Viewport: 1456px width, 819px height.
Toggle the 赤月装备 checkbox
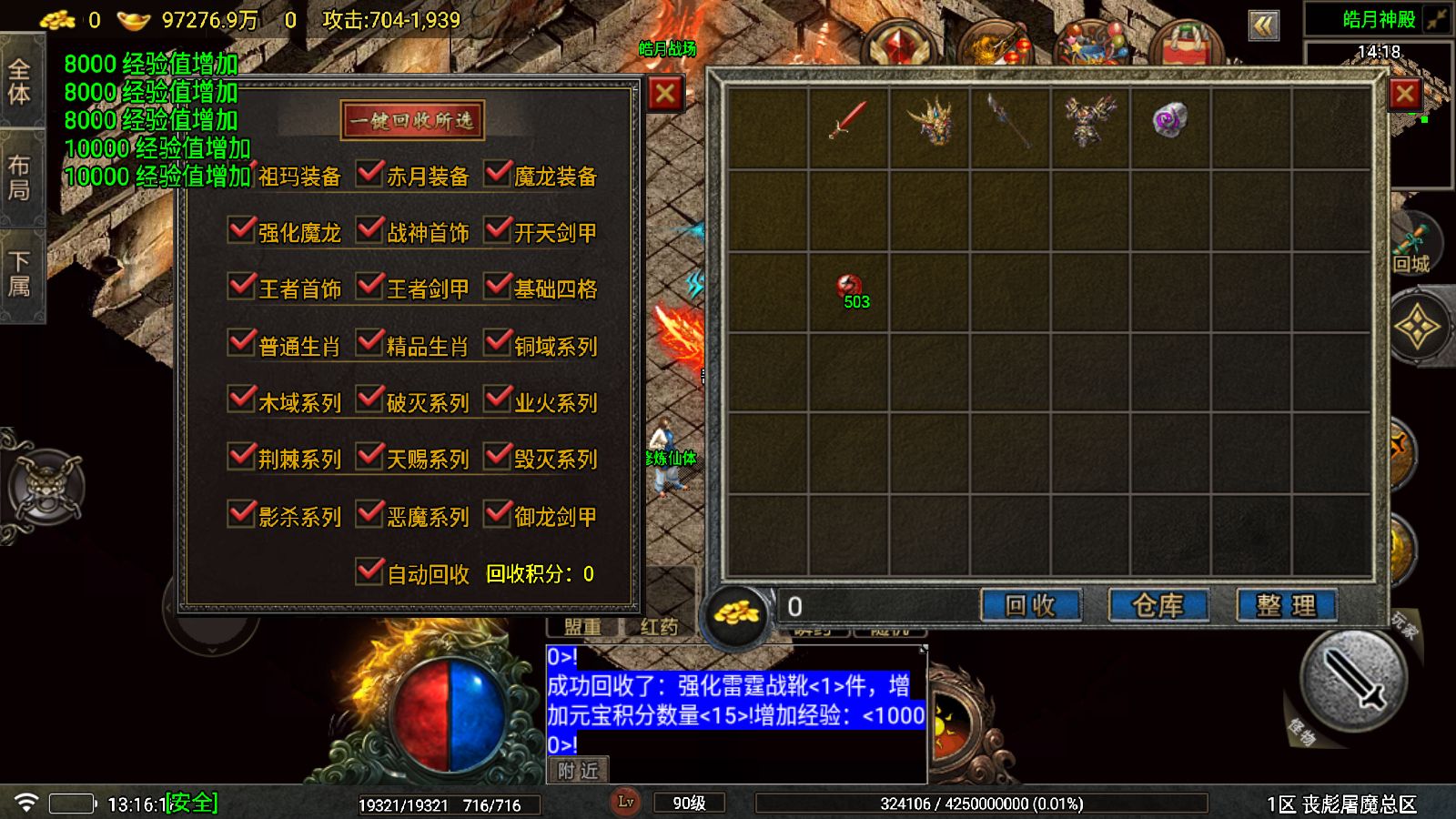pyautogui.click(x=370, y=174)
